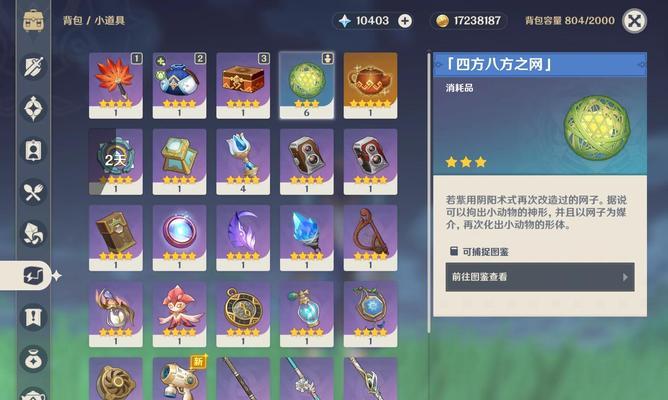Image resolution: width=668 pixels, height=400 pixels.
Task: Add Primogems with the plus button
Action: 405,20
